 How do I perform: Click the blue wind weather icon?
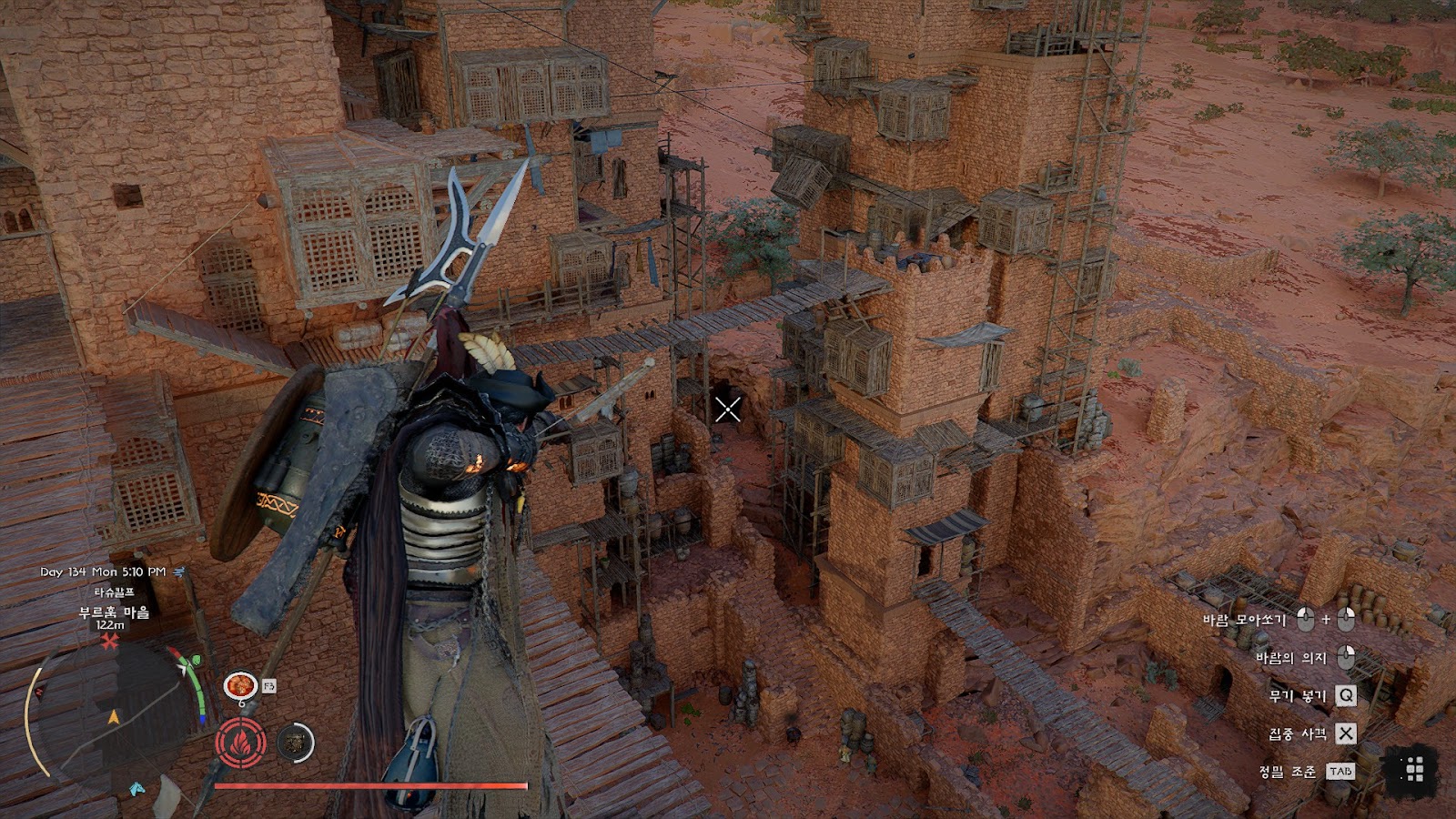pyautogui.click(x=179, y=571)
